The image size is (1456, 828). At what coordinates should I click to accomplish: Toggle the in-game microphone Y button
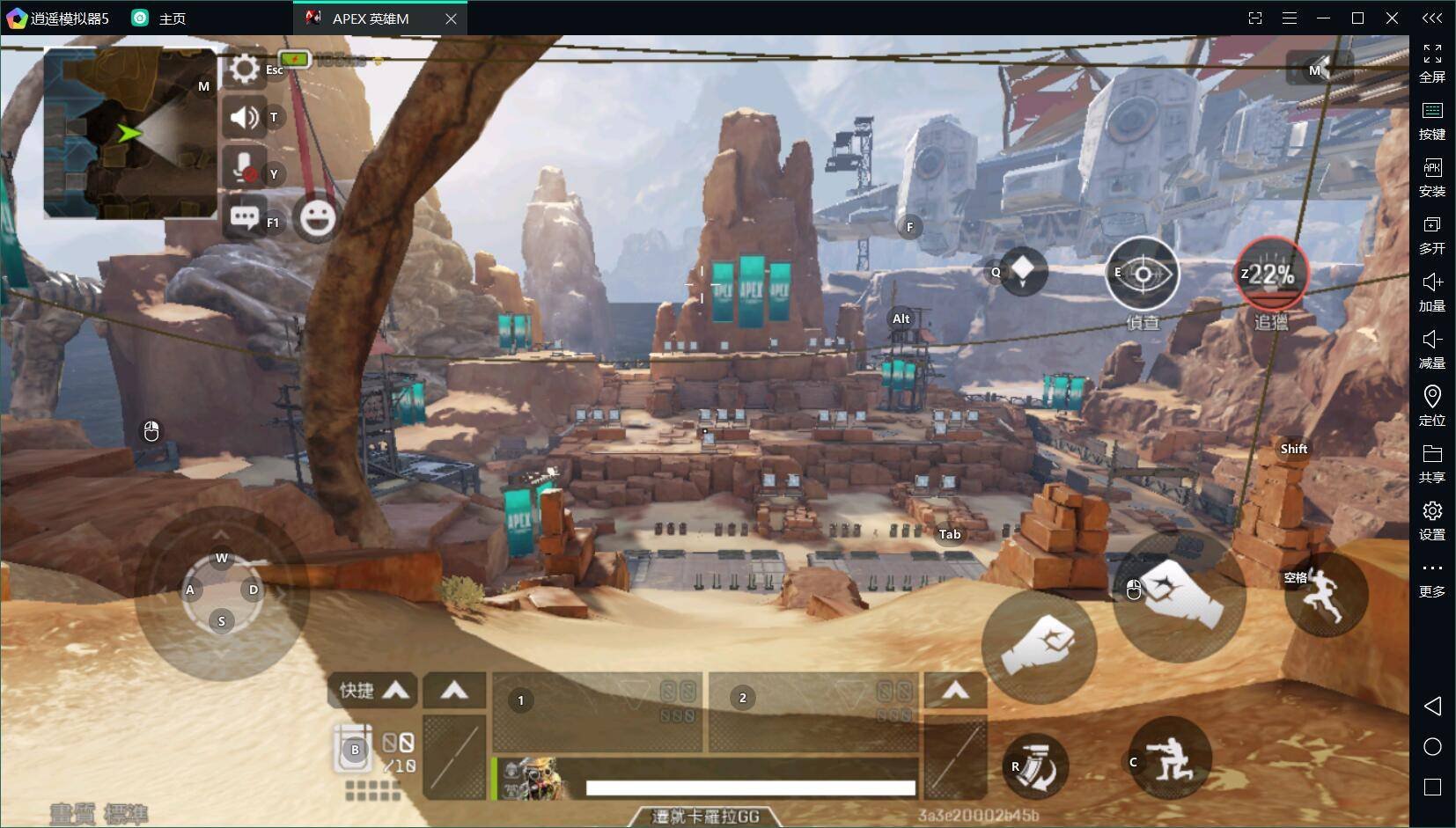click(243, 165)
